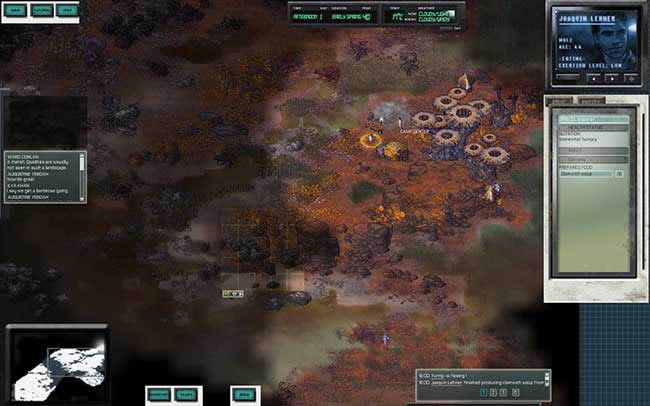The image size is (650, 406).
Task: Switch to message log page 3
Action: click(505, 393)
